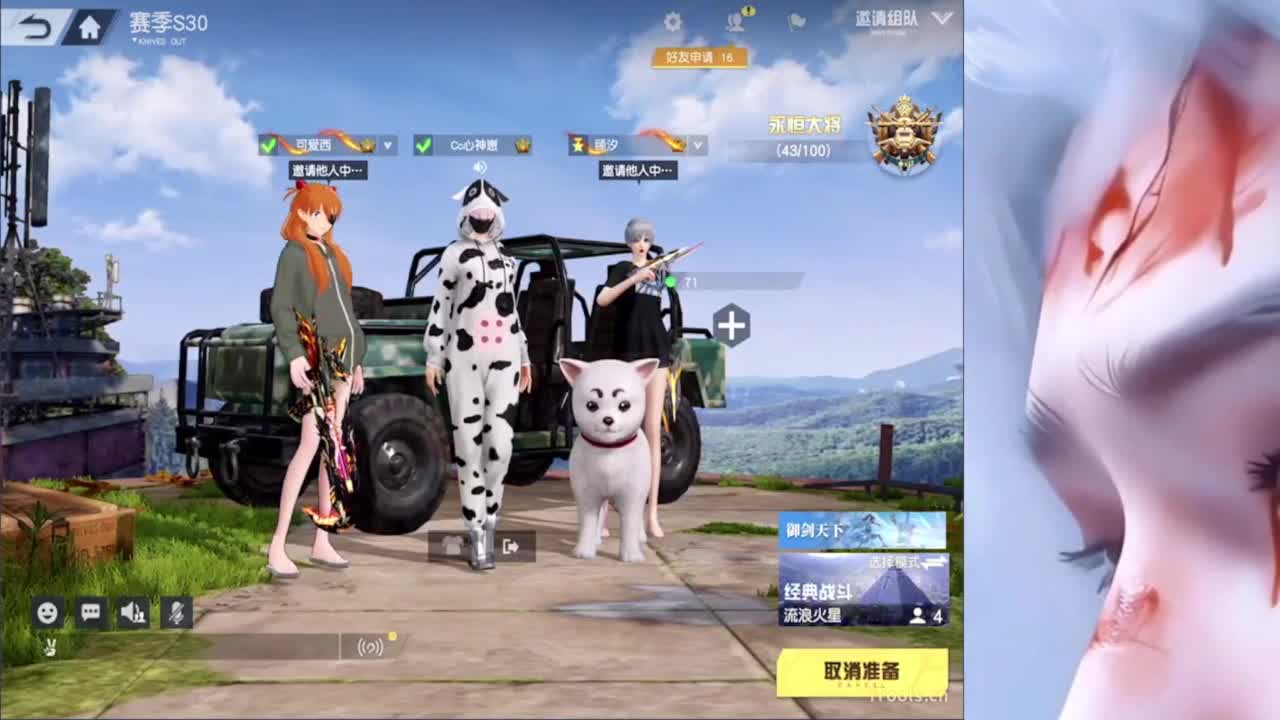Click the flag/report icon in top bar
The width and height of the screenshot is (1280, 720).
click(795, 22)
